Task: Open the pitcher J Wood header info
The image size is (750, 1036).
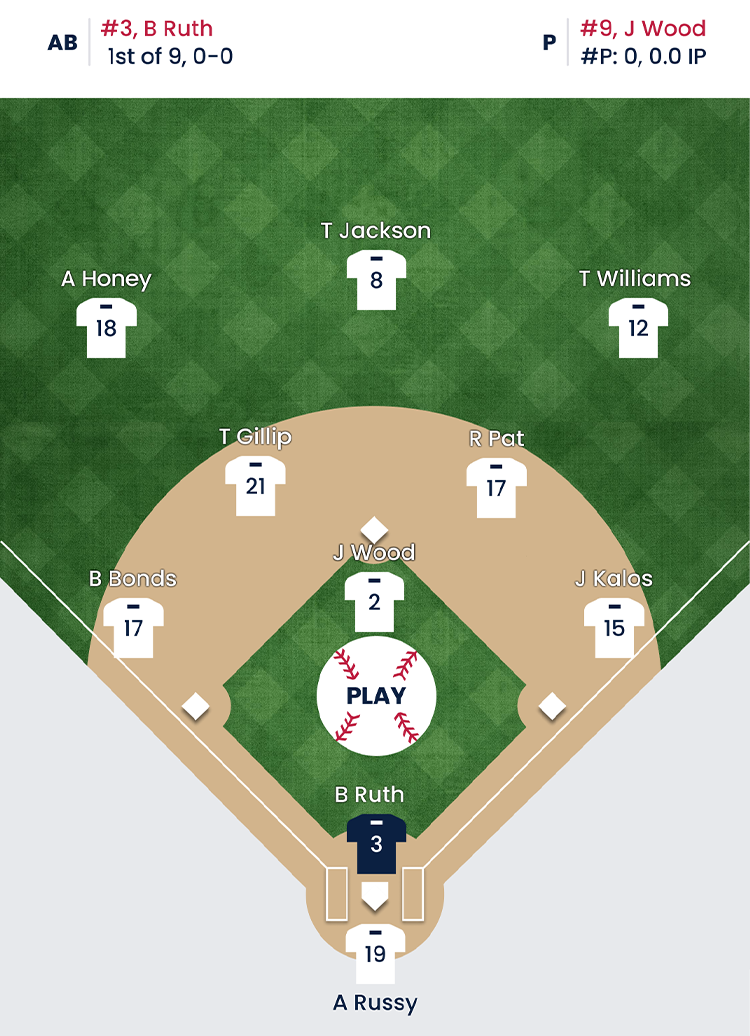Action: 642,42
